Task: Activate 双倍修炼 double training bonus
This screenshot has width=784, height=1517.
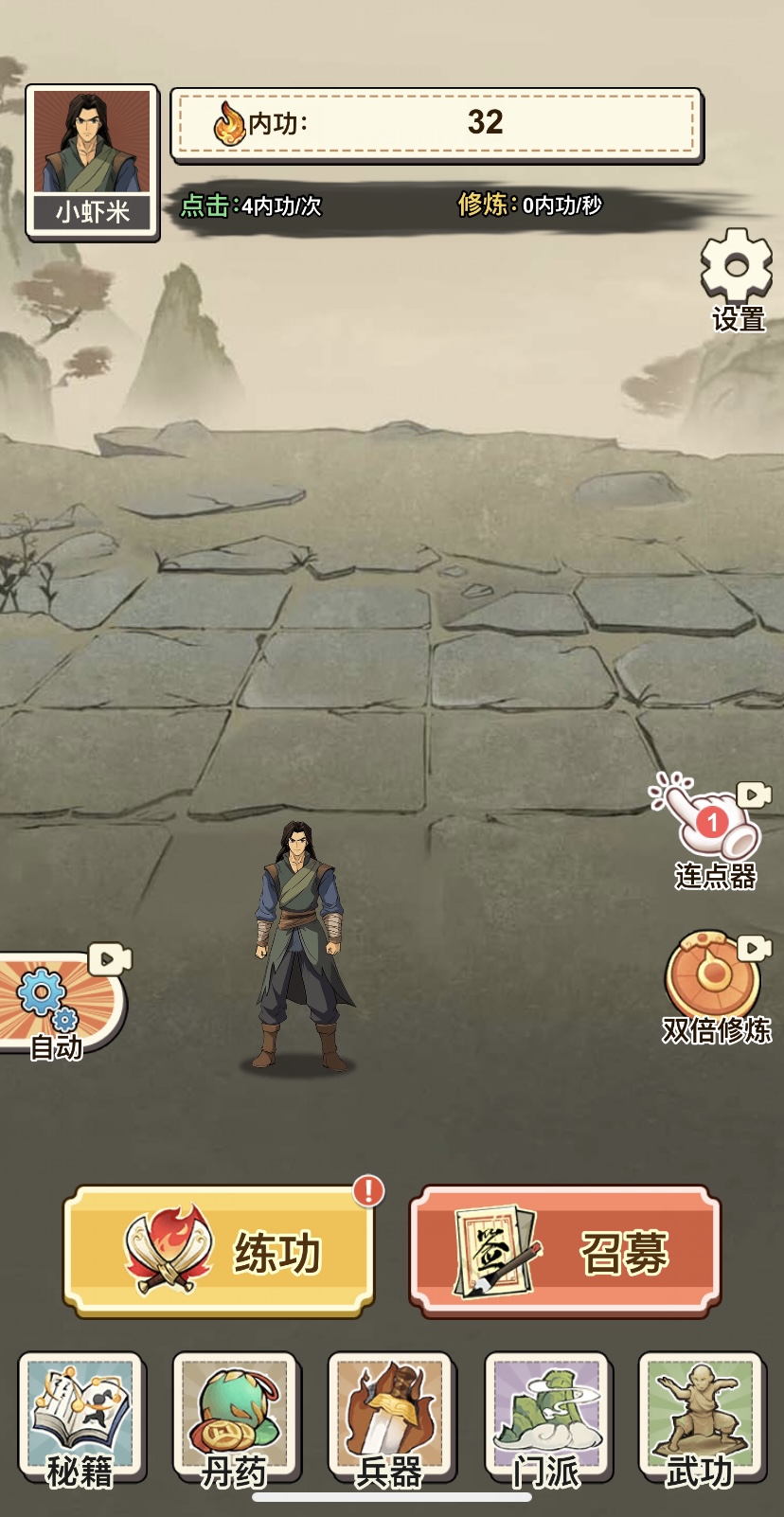Action: point(714,985)
